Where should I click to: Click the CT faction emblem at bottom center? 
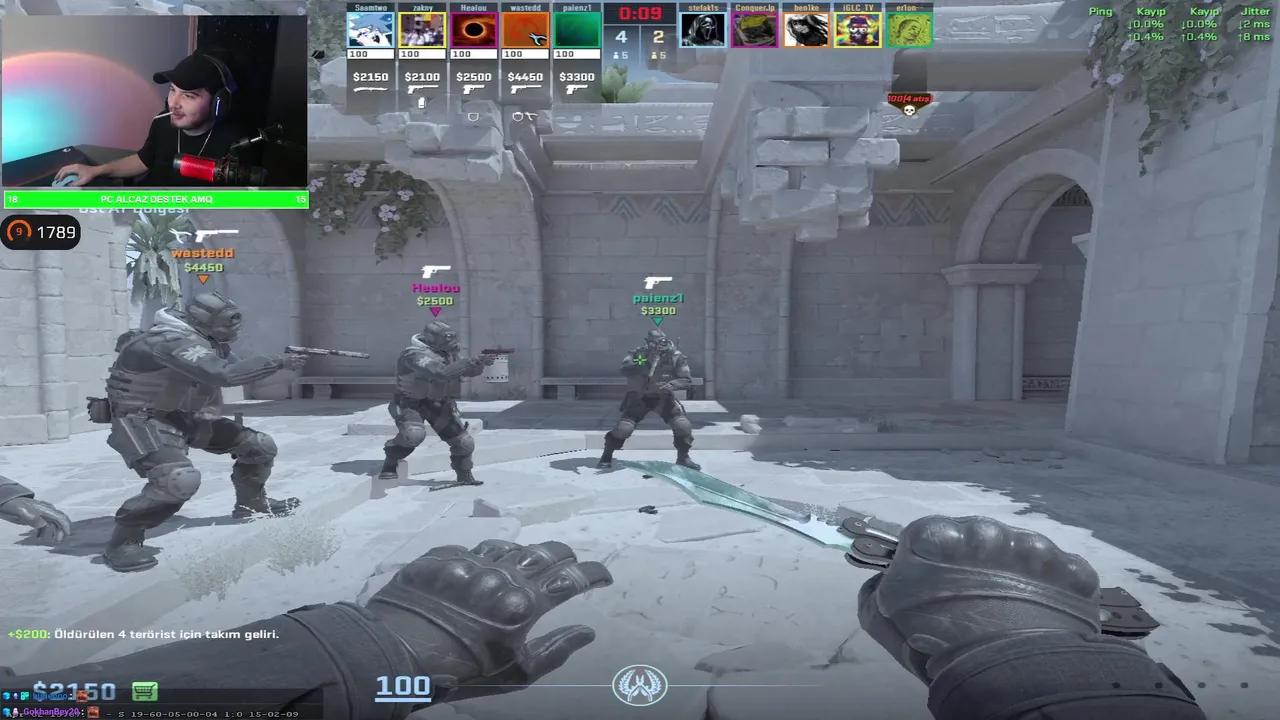640,684
